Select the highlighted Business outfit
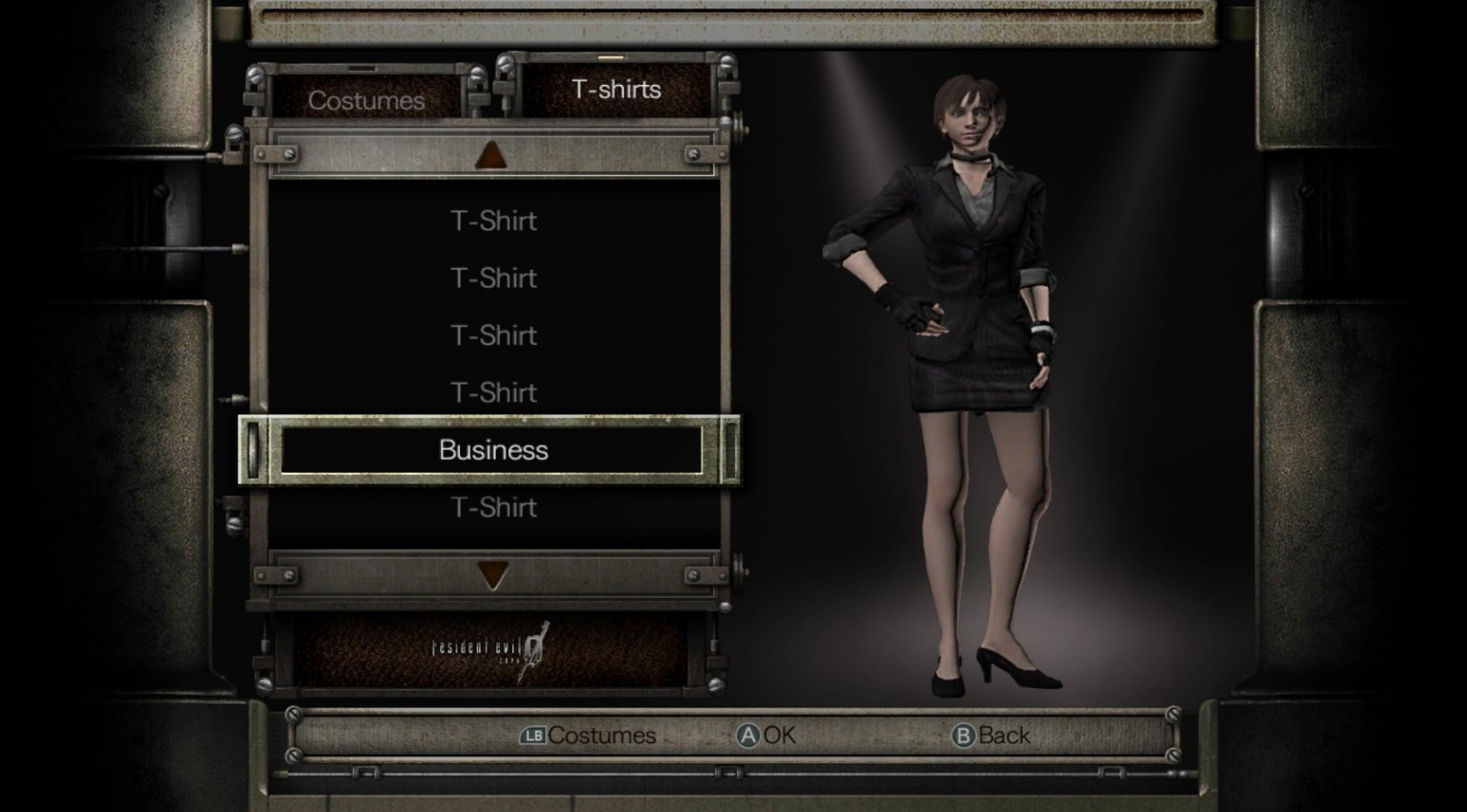Image resolution: width=1467 pixels, height=812 pixels. tap(493, 450)
